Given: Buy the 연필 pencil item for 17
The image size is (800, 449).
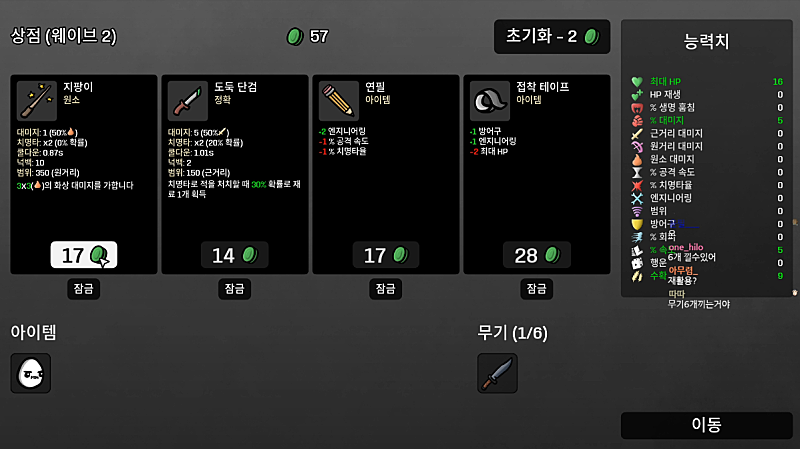Looking at the screenshot, I should [386, 255].
